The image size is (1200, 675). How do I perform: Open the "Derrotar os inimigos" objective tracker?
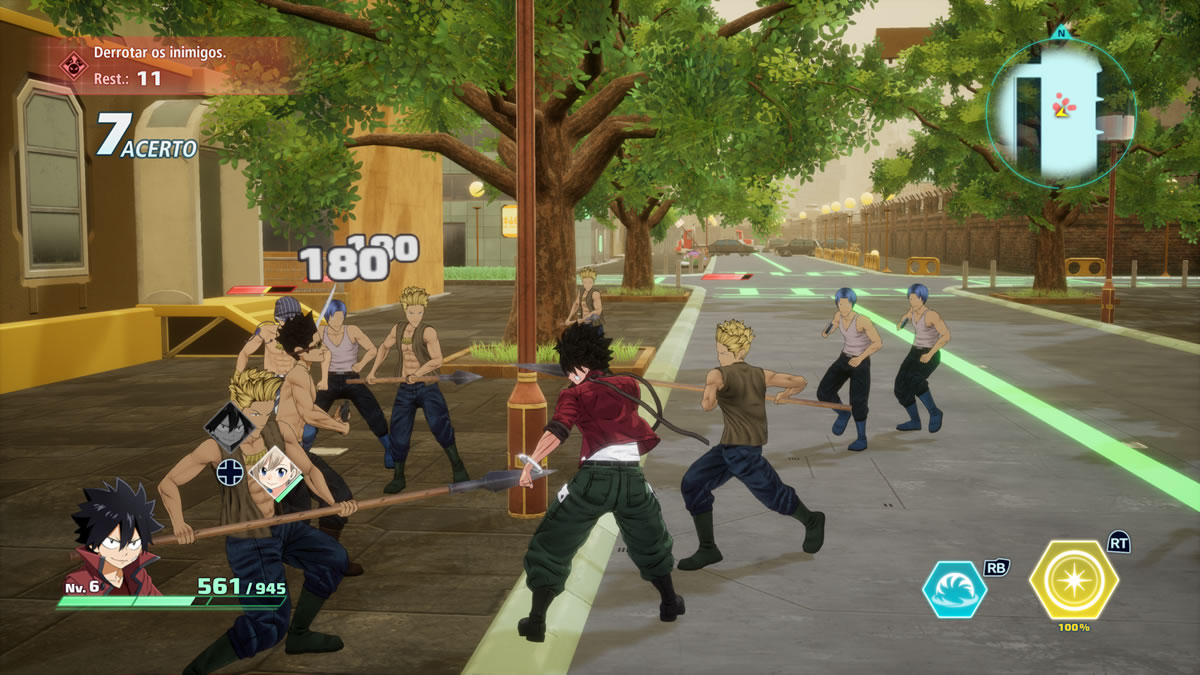tap(160, 62)
